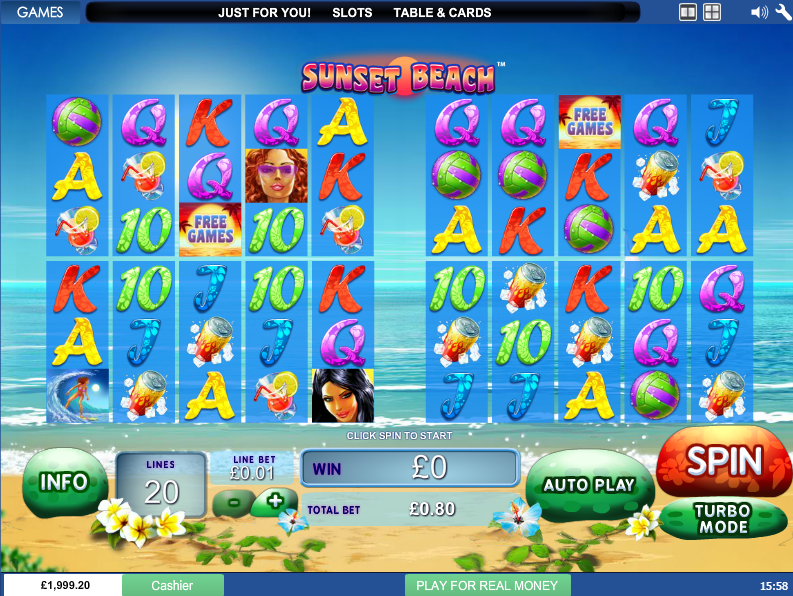The image size is (793, 596).
Task: Switch to Just For You! category
Action: (264, 13)
